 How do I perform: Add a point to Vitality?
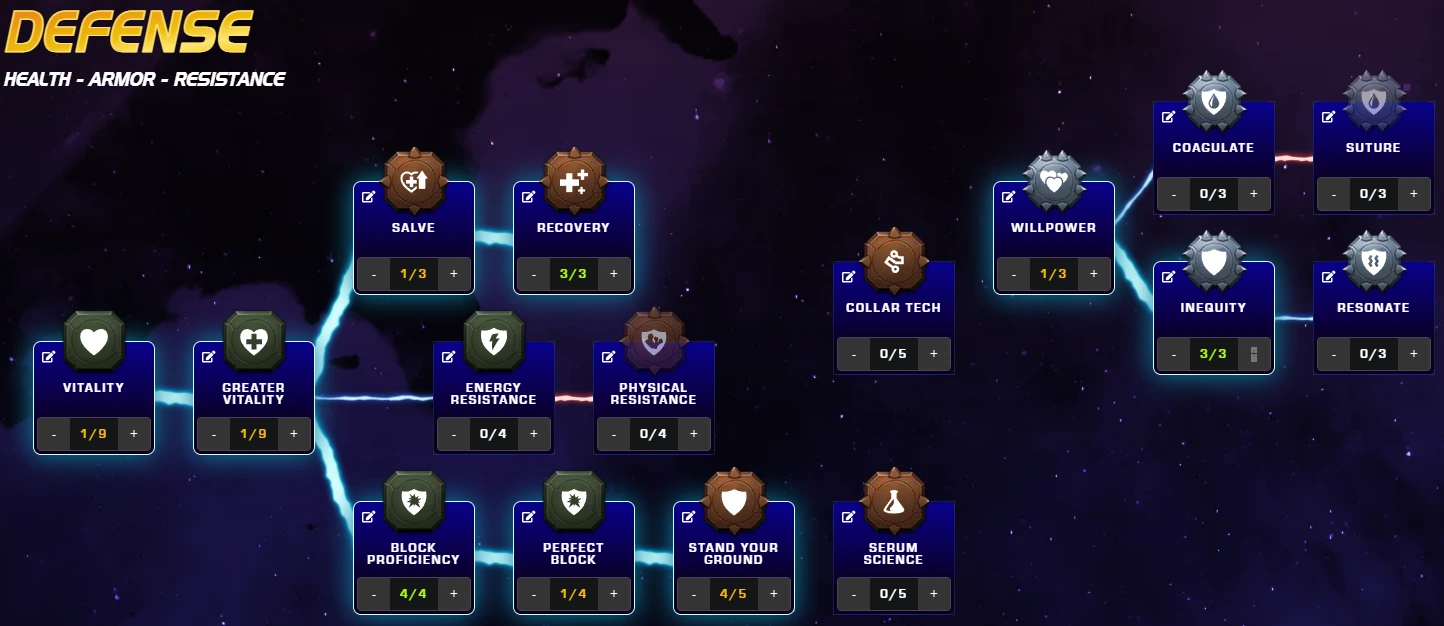pos(134,434)
